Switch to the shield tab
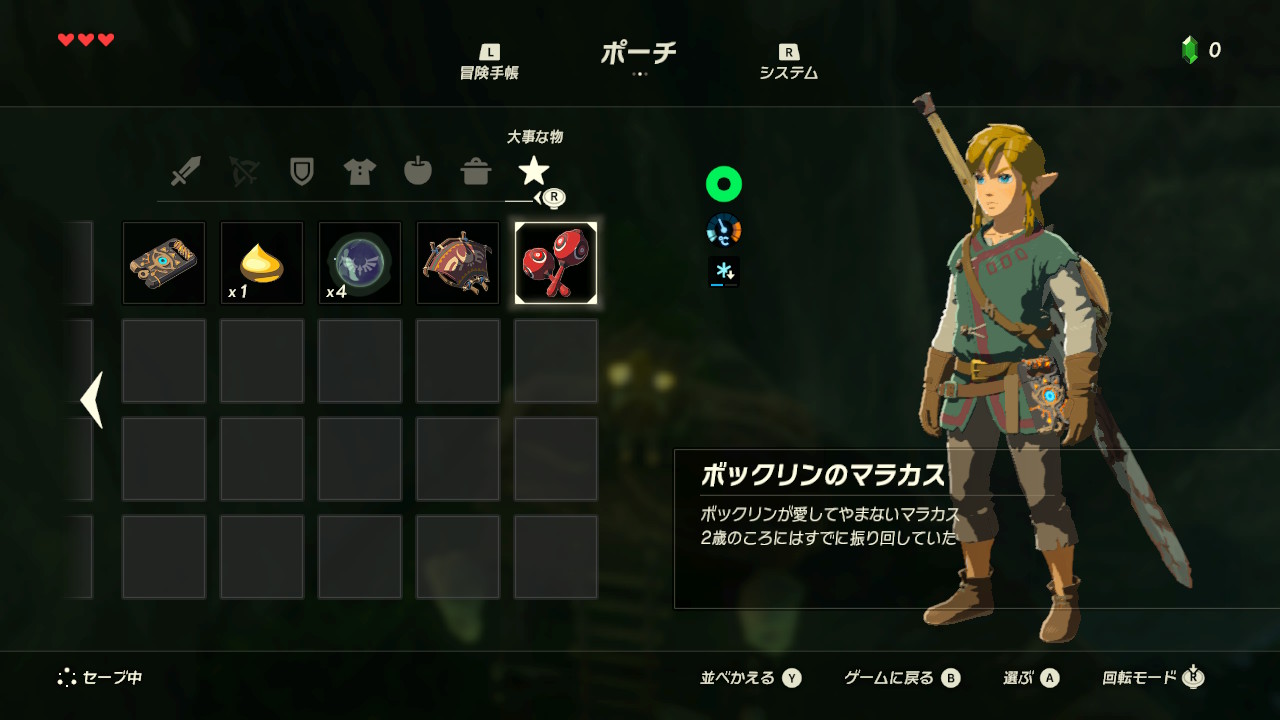 [x=301, y=172]
